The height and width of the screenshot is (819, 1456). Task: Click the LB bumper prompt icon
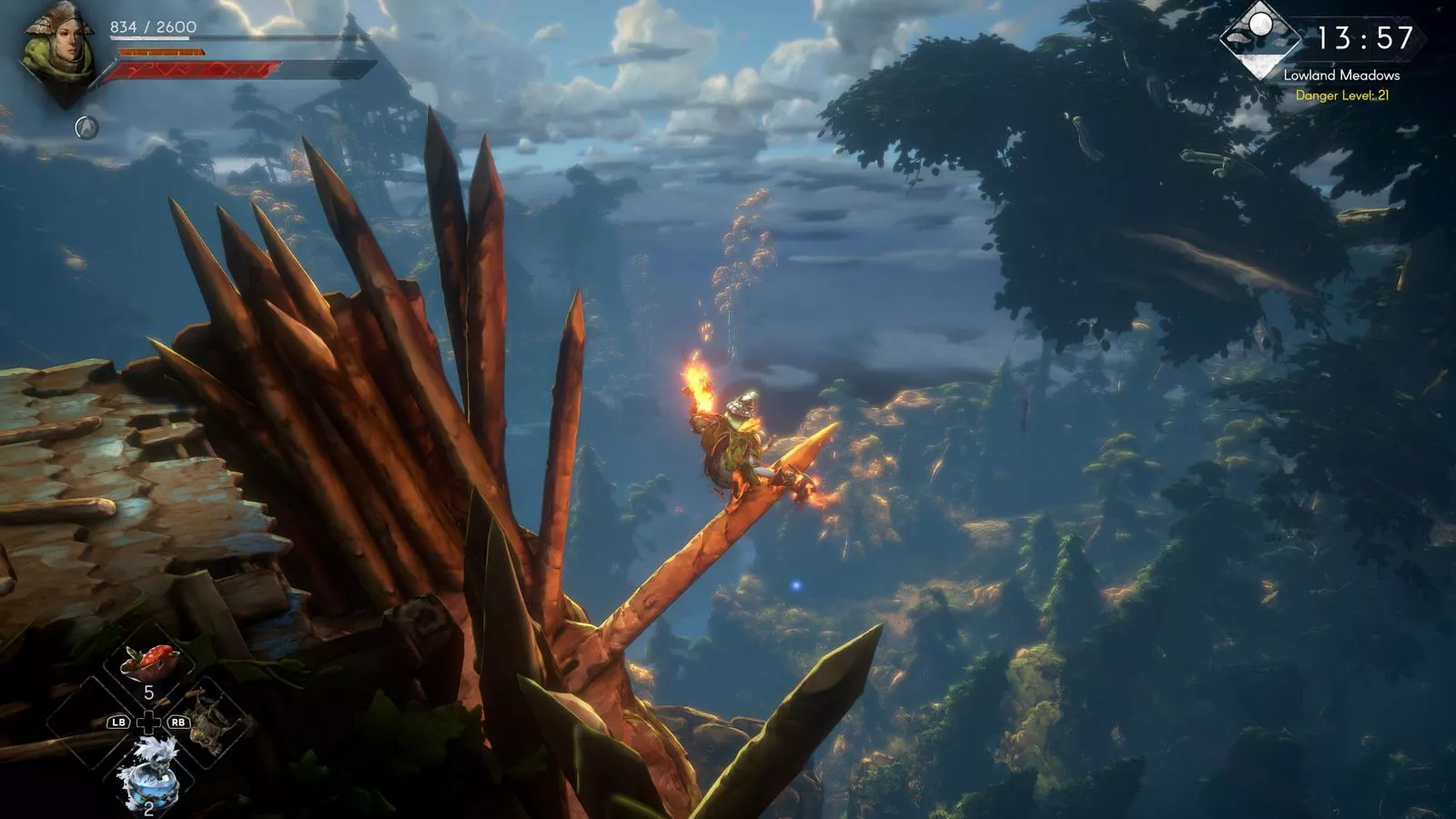click(x=118, y=722)
